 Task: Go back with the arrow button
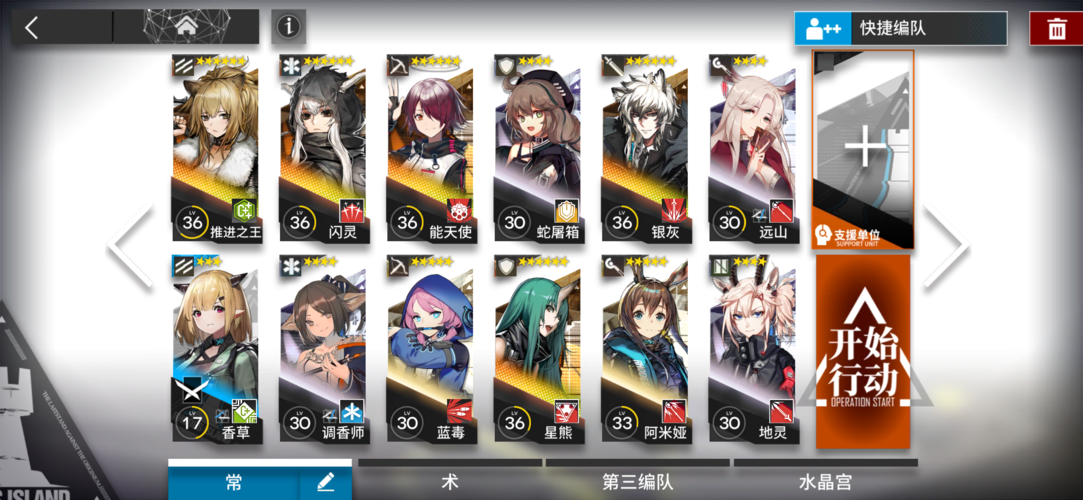32,27
